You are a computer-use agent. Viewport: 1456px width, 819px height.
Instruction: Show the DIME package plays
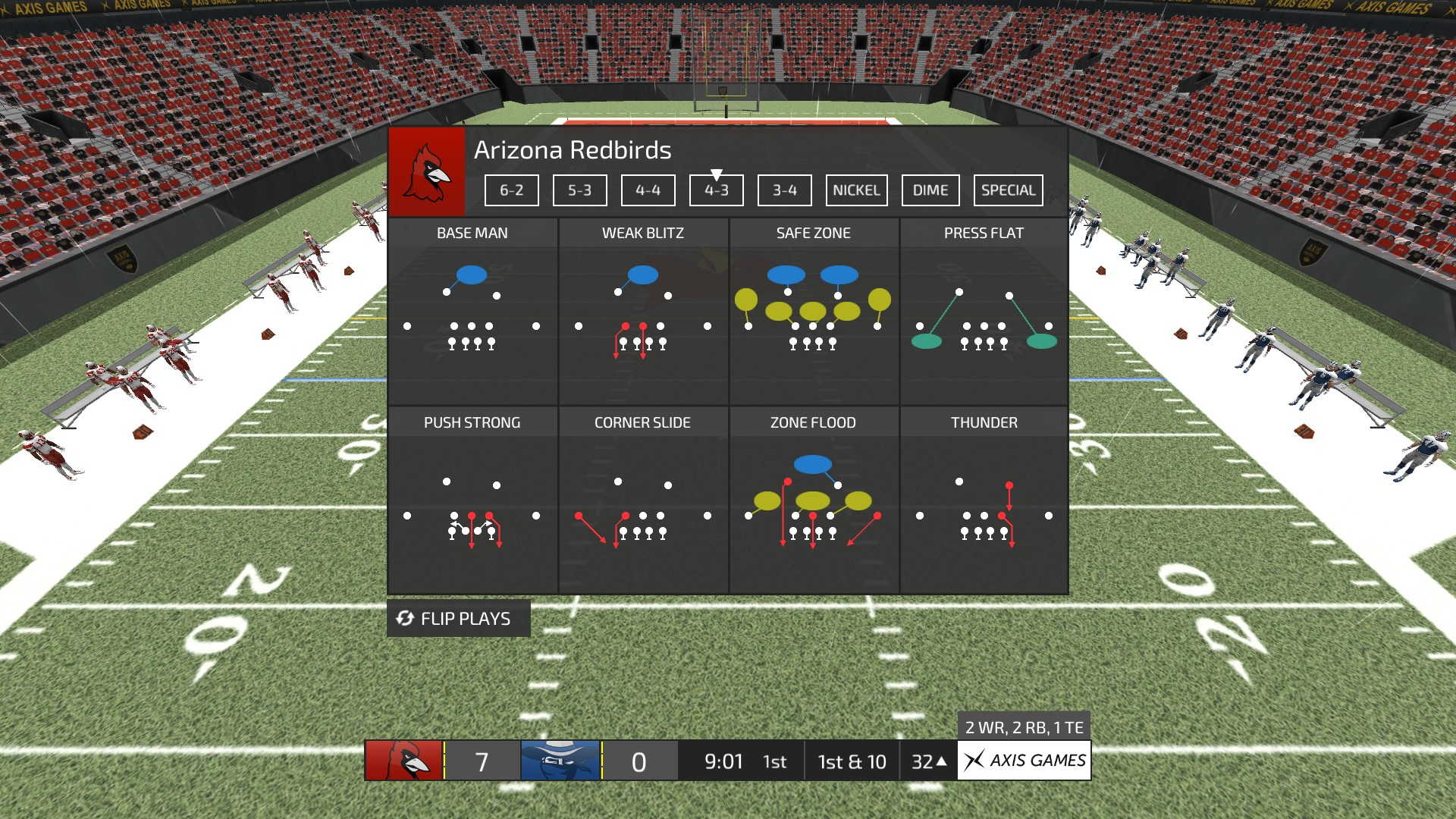[930, 190]
